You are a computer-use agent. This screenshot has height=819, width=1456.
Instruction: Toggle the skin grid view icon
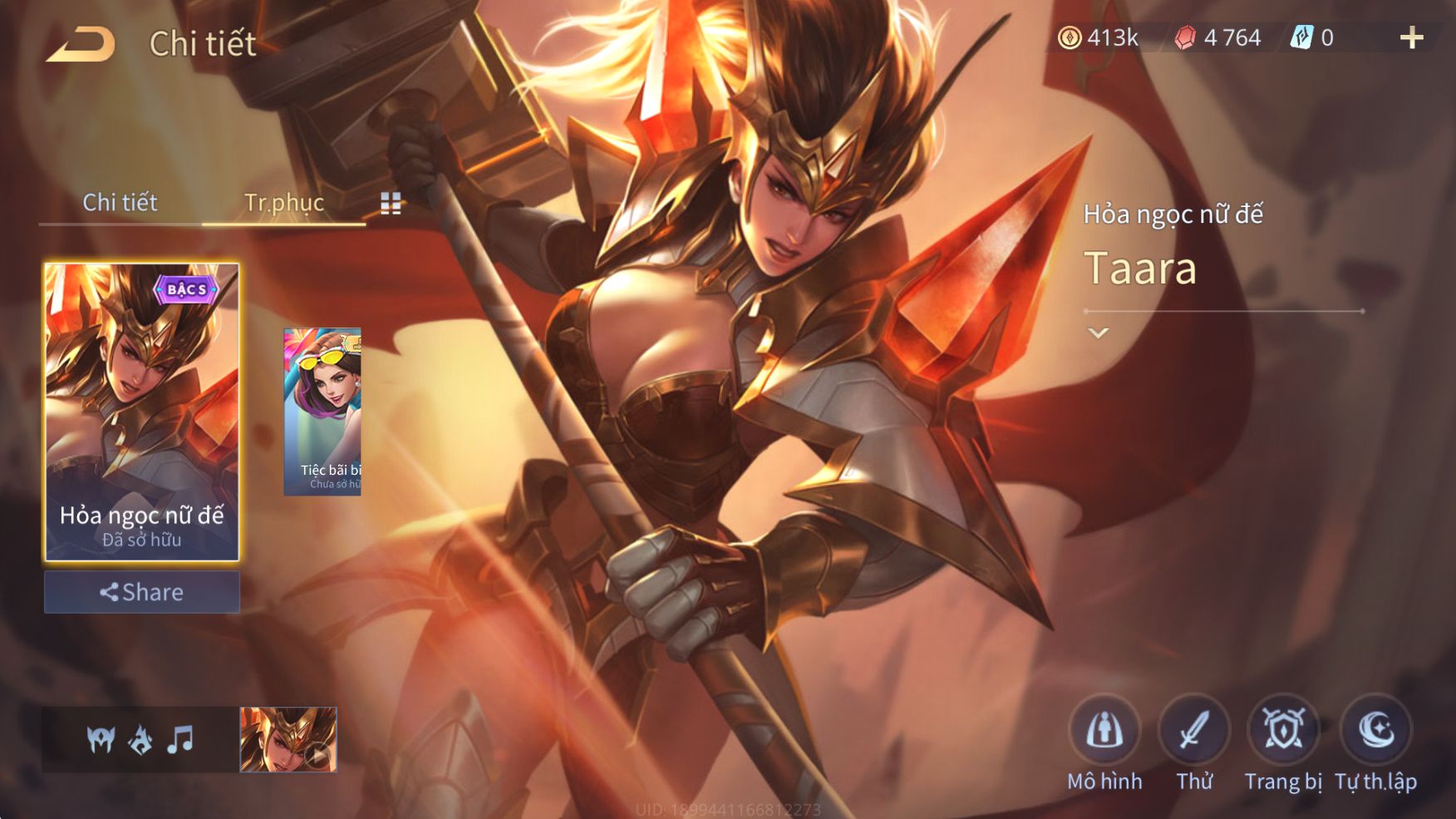[391, 204]
